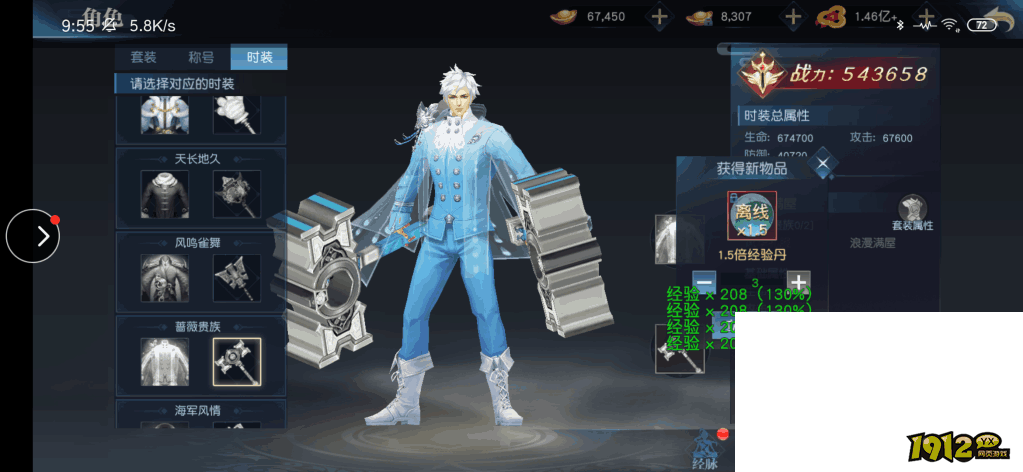This screenshot has height=472, width=1023.
Task: Open the 称号 title tab
Action: (x=201, y=58)
